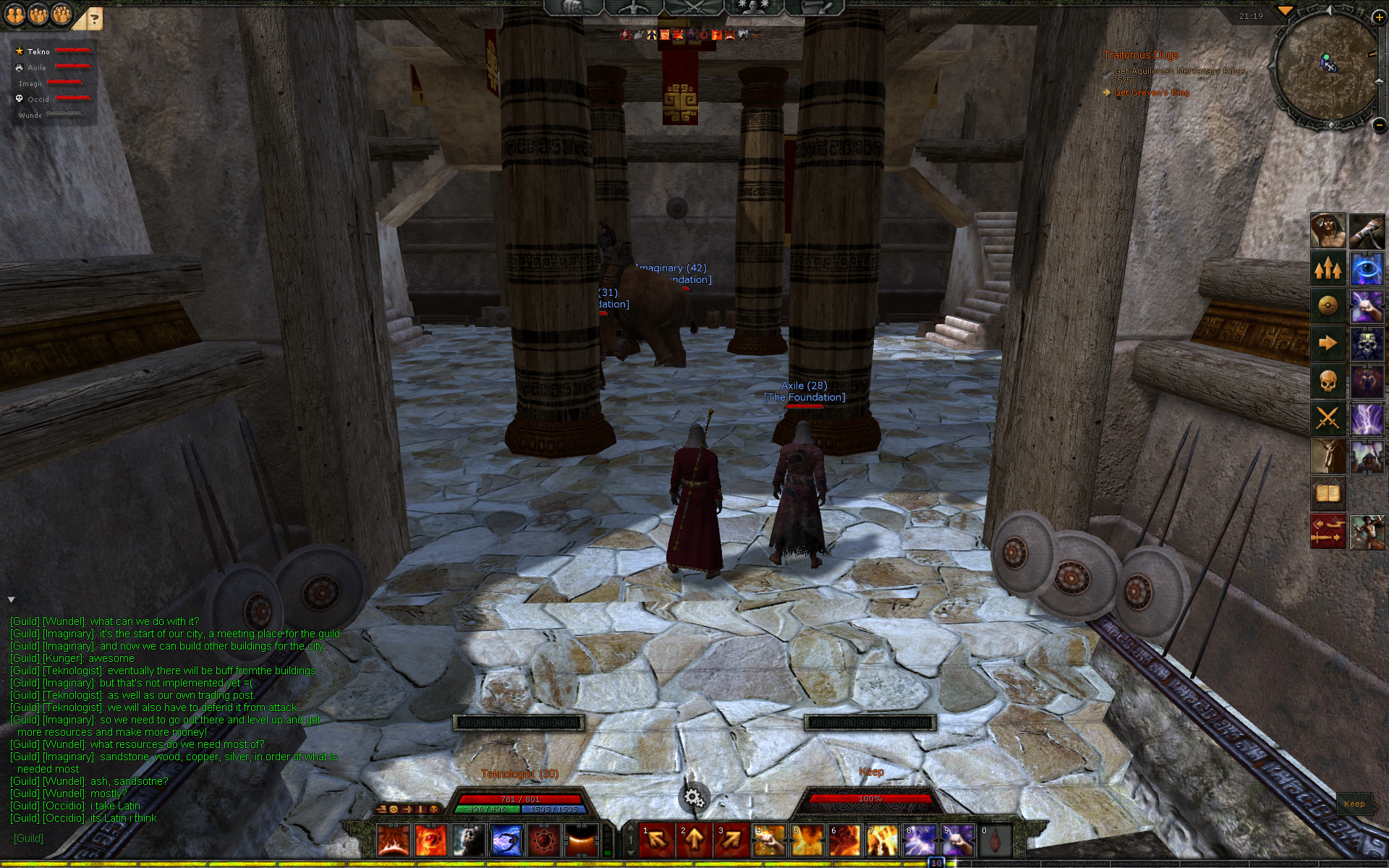Open the help question mark button

[x=94, y=20]
